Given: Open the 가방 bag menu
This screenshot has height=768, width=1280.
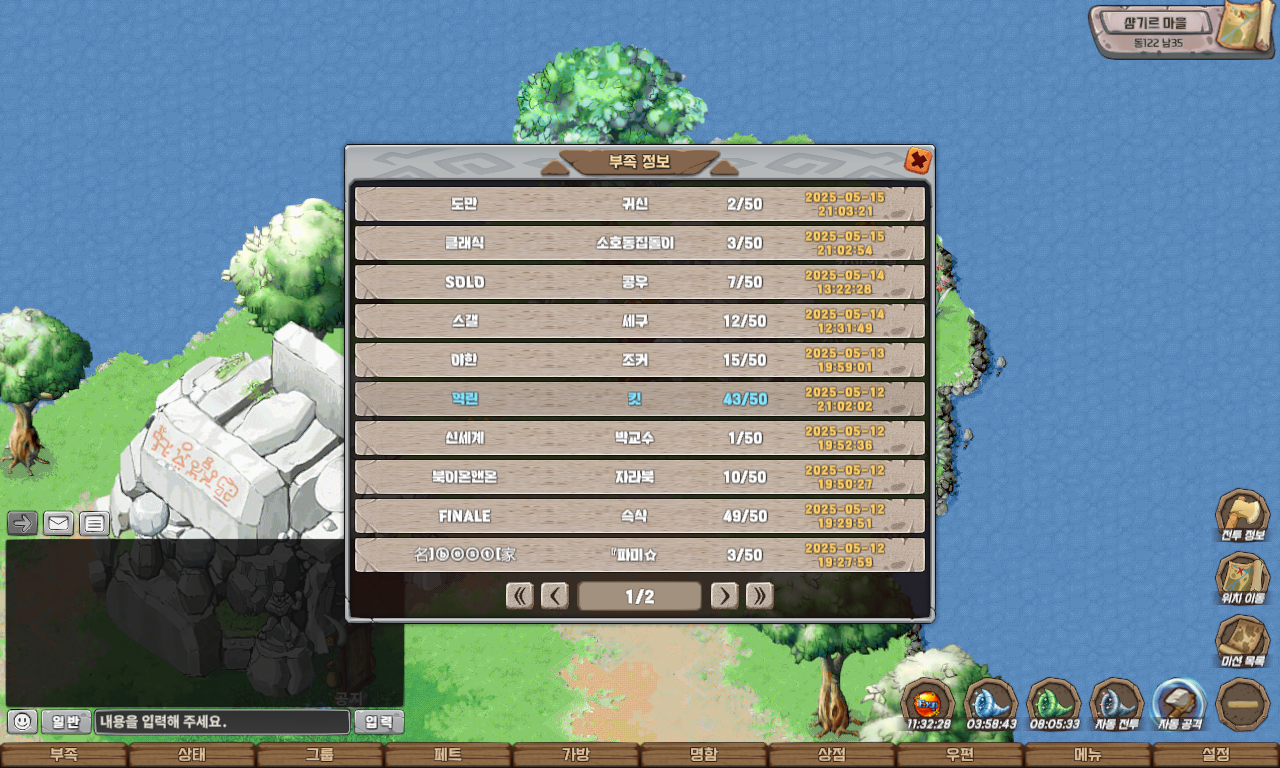Looking at the screenshot, I should tap(576, 755).
